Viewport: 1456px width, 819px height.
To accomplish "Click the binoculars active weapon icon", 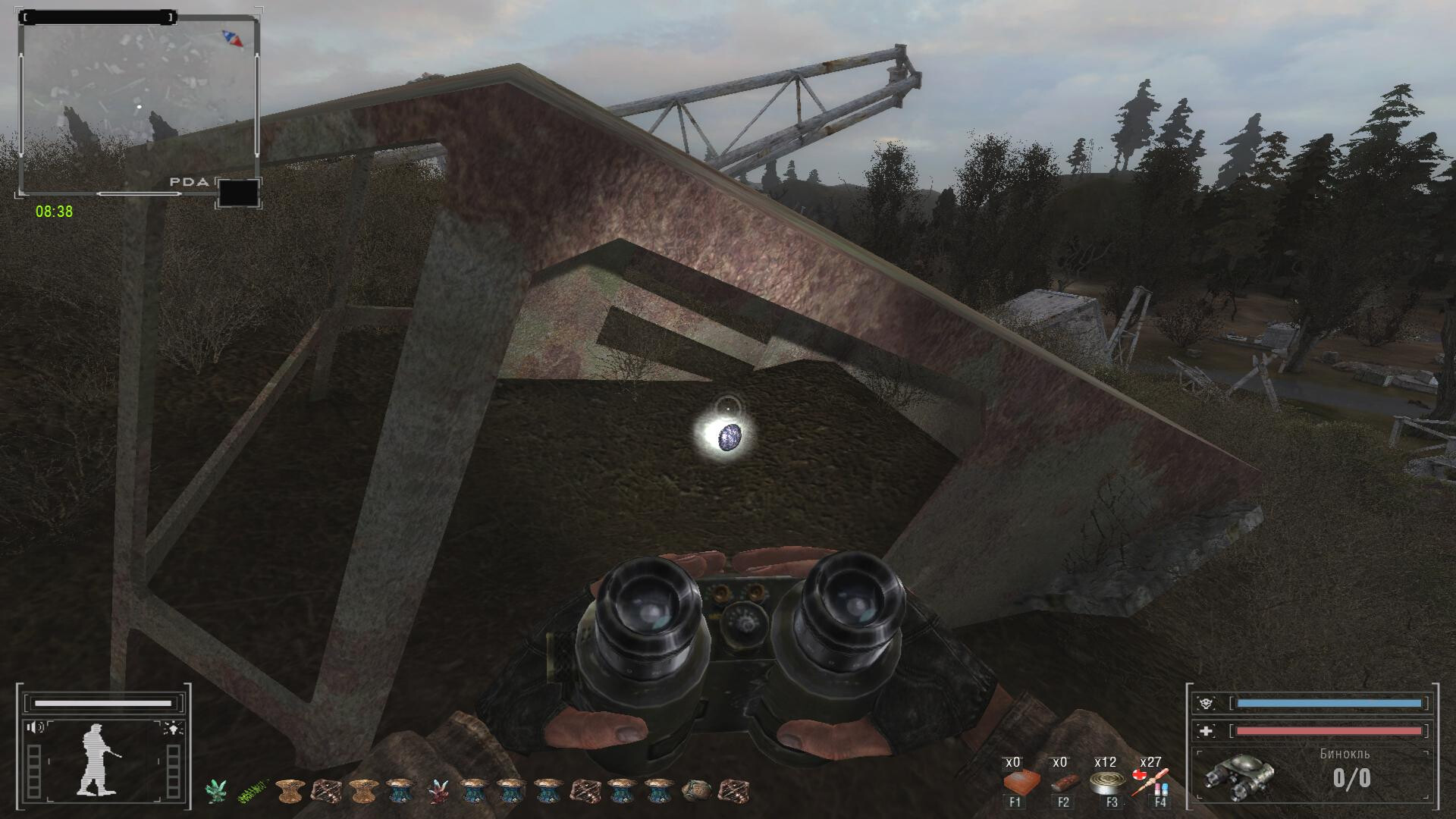I will [x=1239, y=778].
